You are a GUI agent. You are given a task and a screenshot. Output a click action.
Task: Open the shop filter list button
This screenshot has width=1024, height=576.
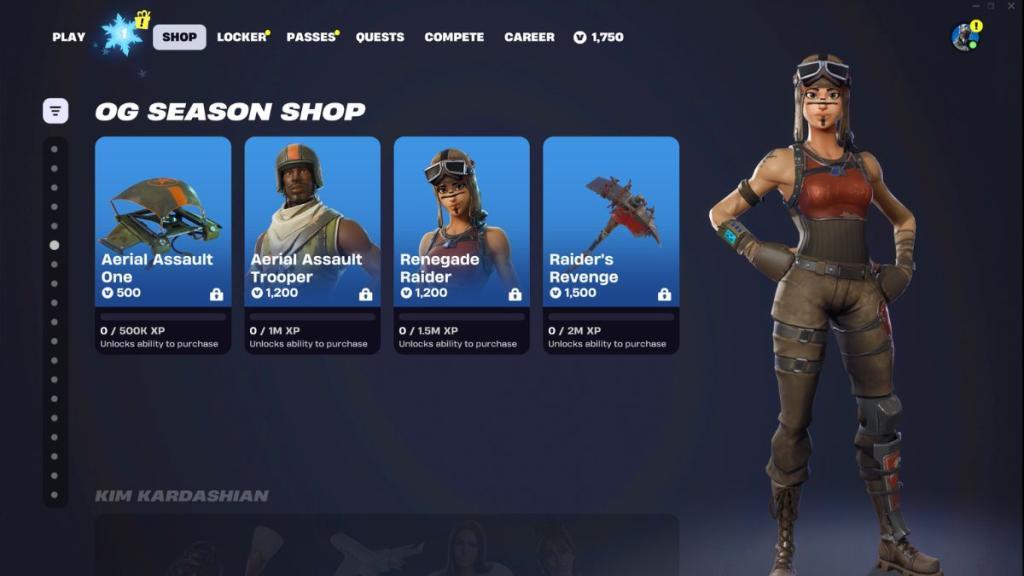click(x=56, y=111)
